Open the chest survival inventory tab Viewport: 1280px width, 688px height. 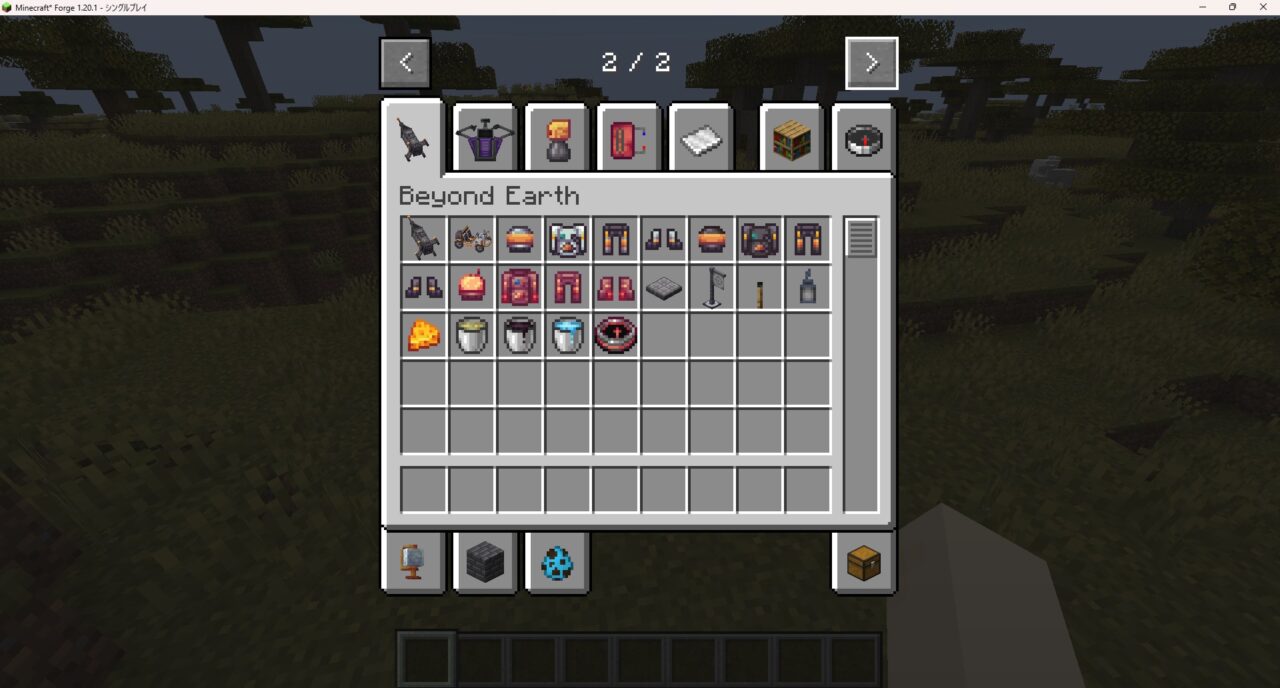tap(863, 562)
